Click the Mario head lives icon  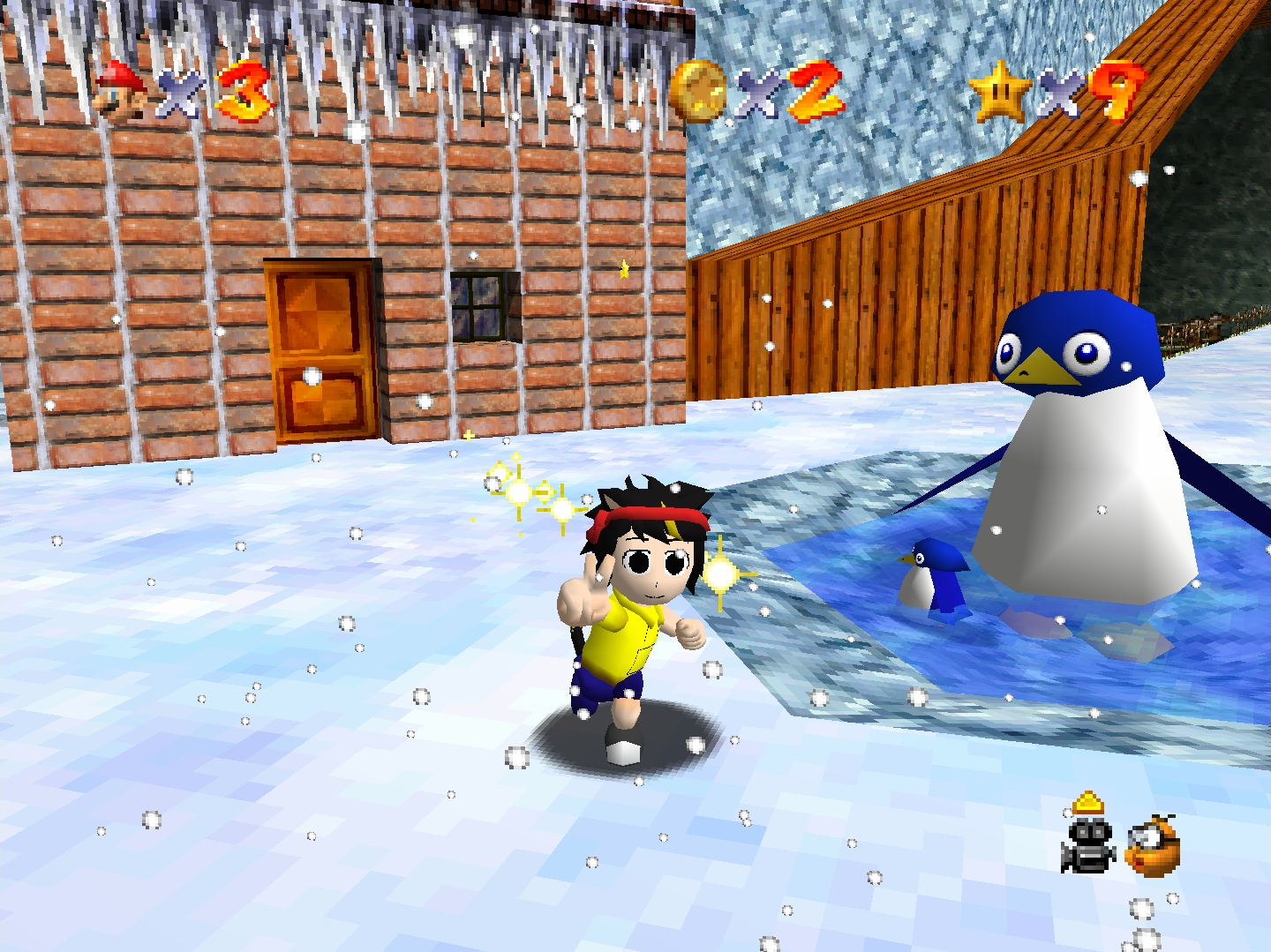click(121, 91)
